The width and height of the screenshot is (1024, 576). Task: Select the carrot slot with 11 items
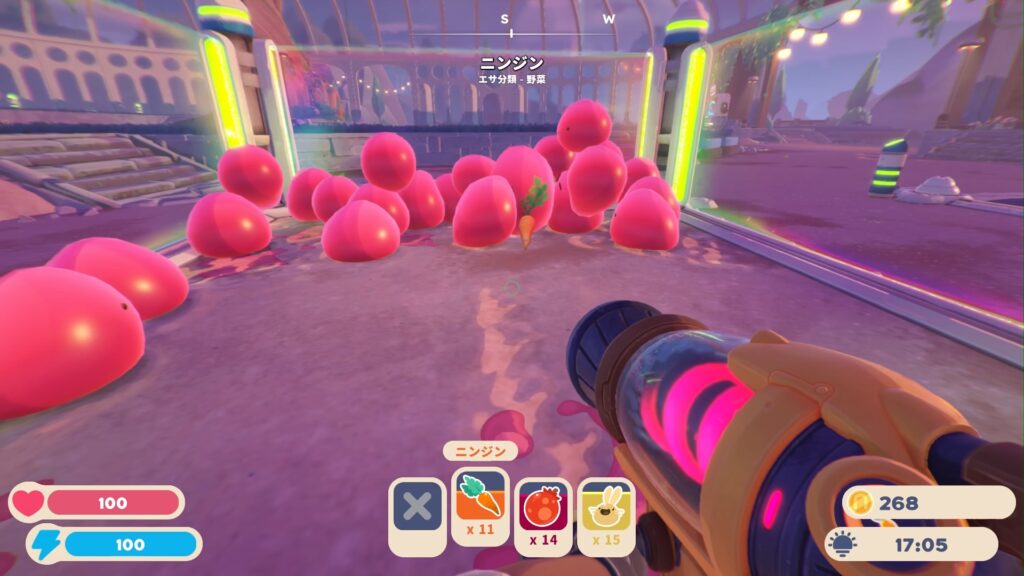click(x=481, y=505)
